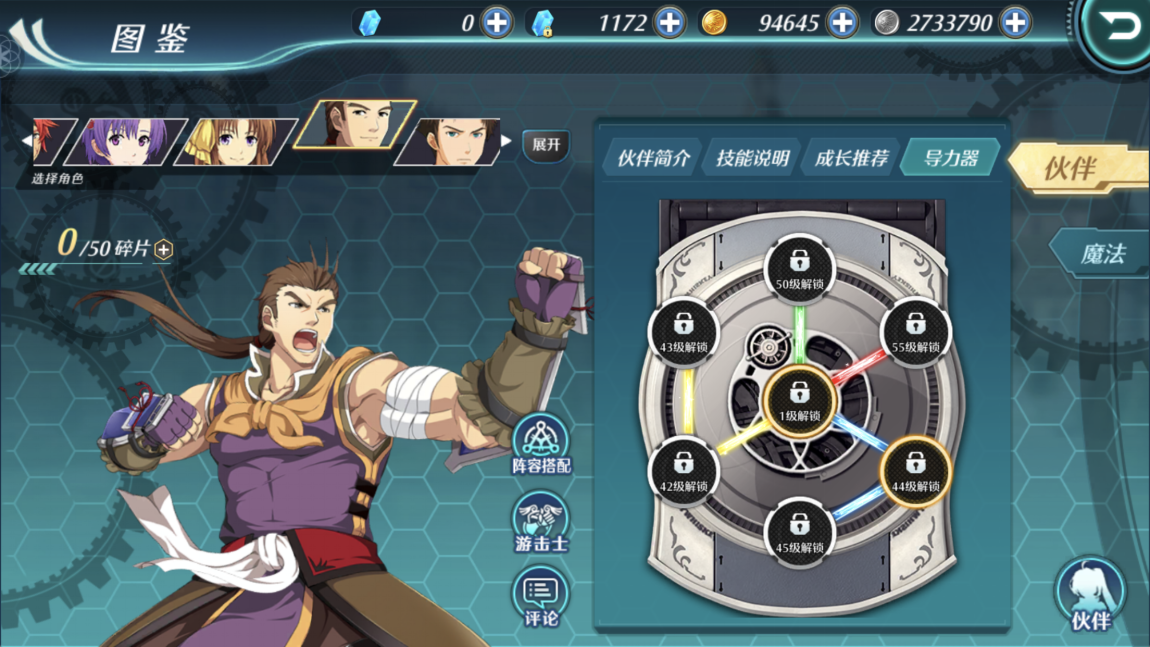This screenshot has width=1150, height=647.
Task: Add gold coins with the plus button
Action: (842, 22)
